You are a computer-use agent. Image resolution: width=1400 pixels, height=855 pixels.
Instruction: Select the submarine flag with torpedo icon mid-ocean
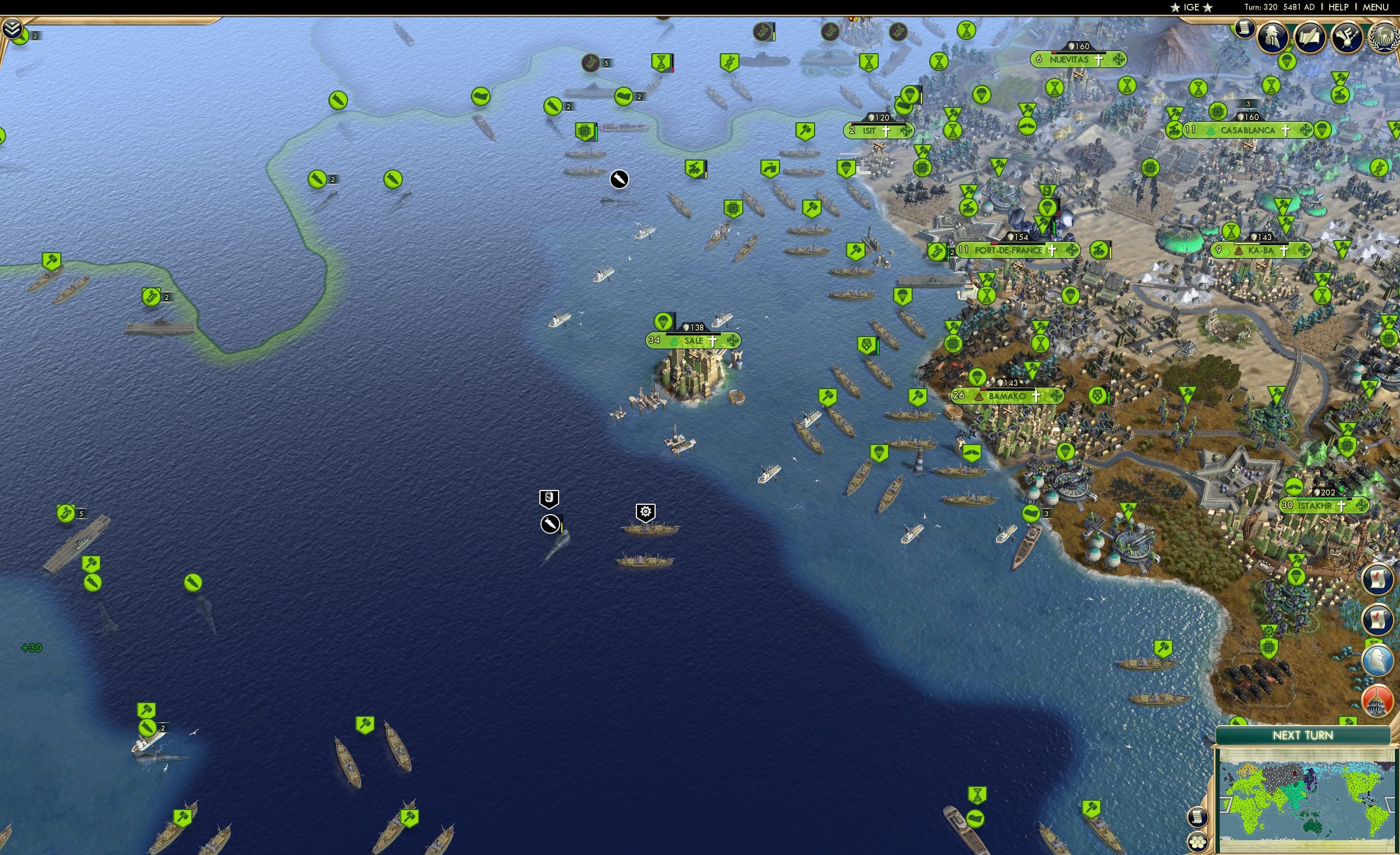(550, 525)
